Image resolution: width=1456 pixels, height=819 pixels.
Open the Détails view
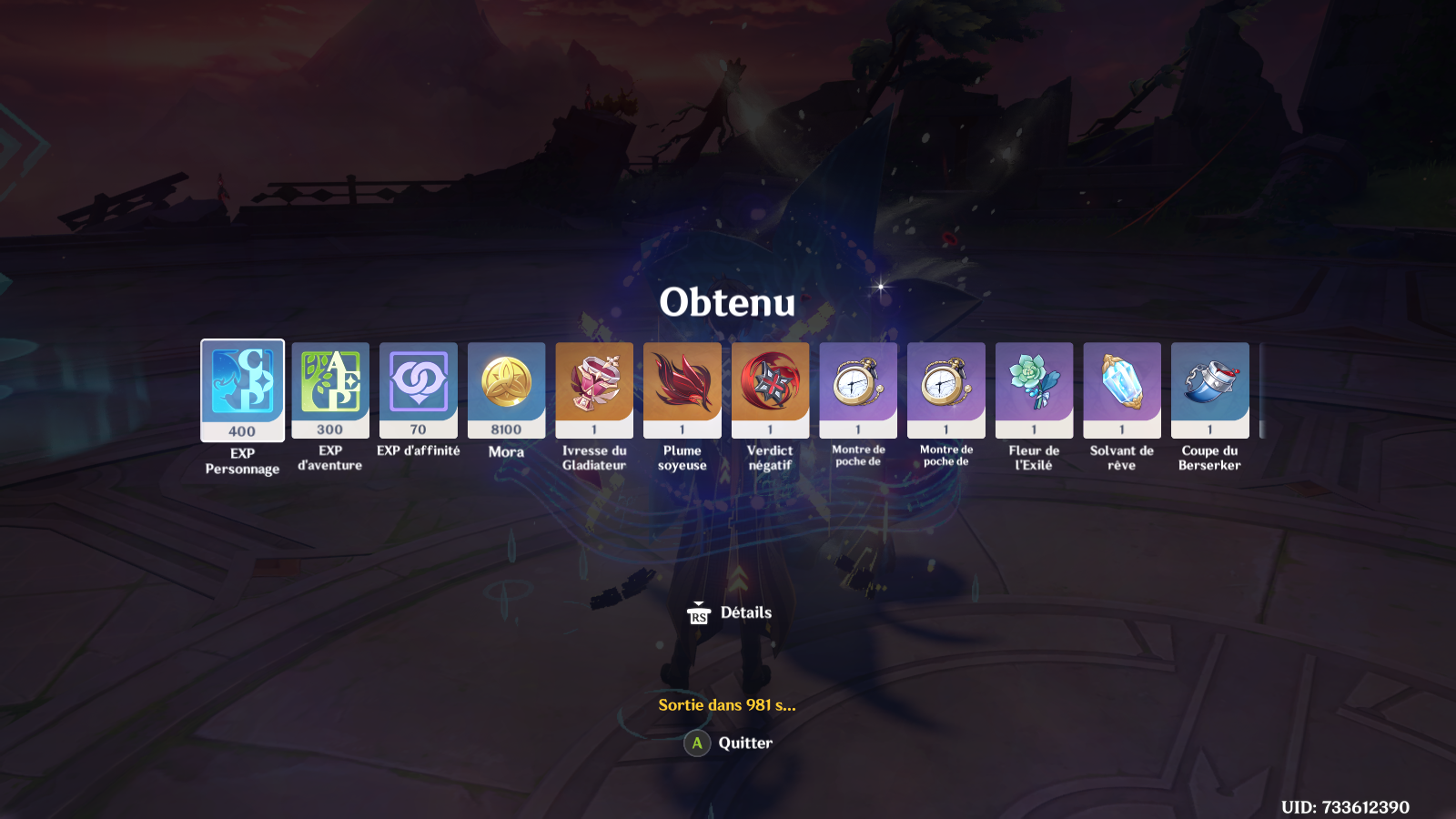(743, 613)
